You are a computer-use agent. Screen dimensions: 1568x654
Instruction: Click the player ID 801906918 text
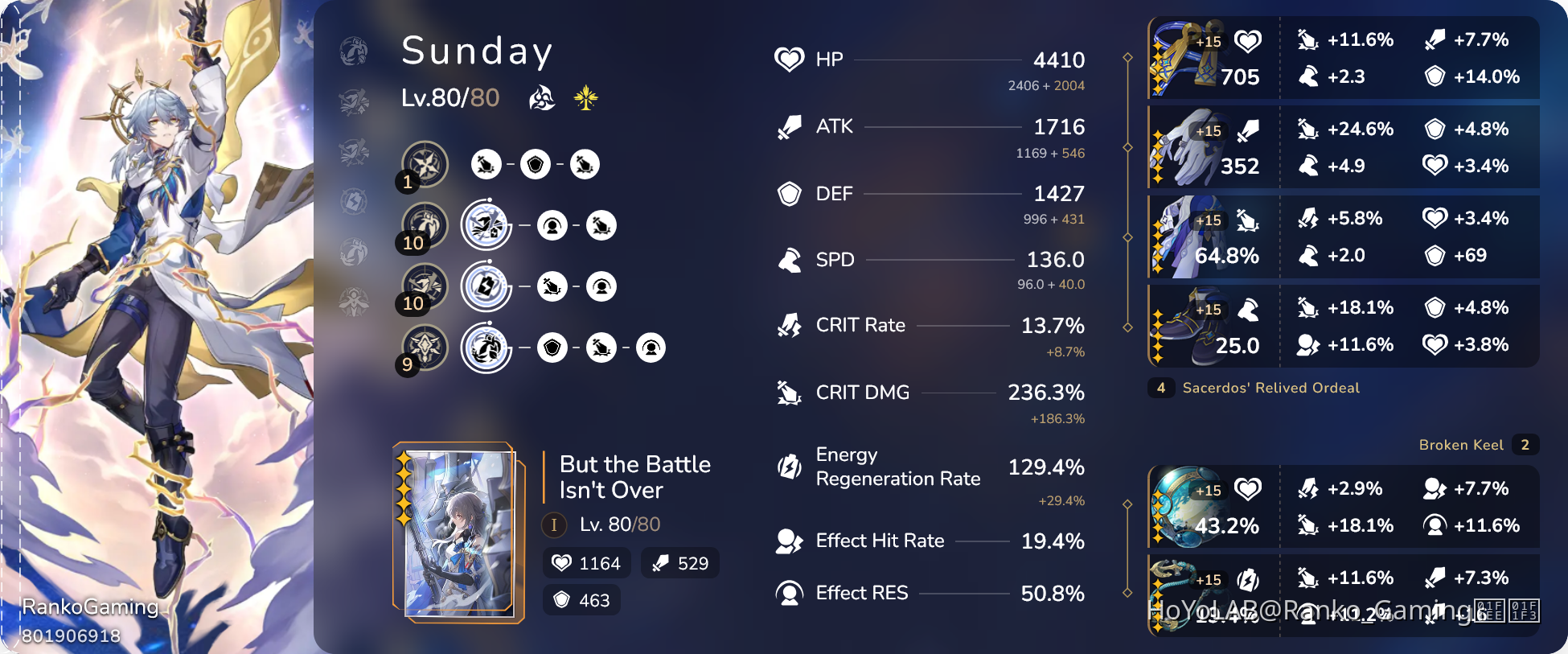click(71, 635)
